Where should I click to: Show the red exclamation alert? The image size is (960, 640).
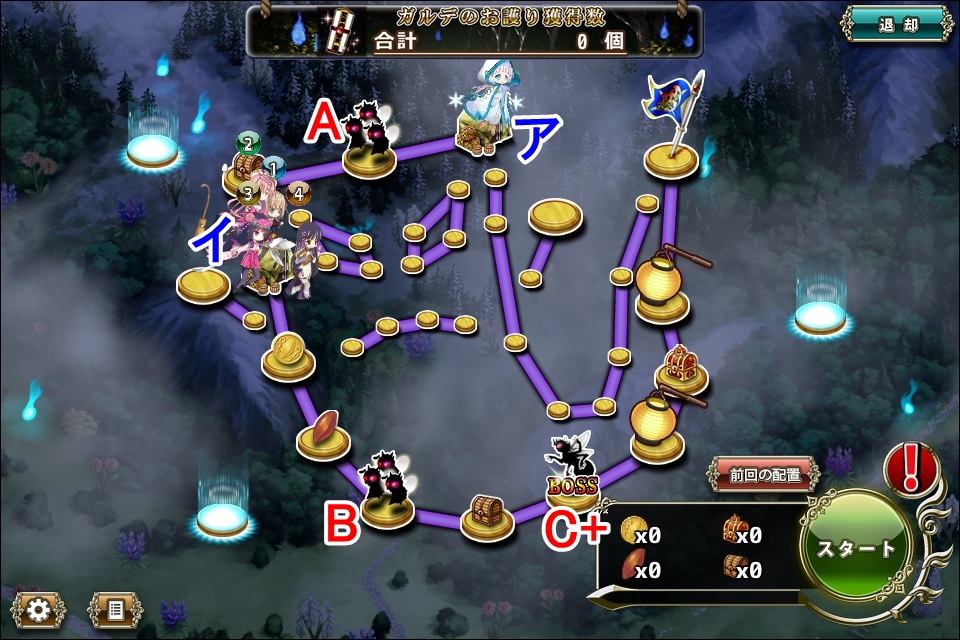(911, 468)
